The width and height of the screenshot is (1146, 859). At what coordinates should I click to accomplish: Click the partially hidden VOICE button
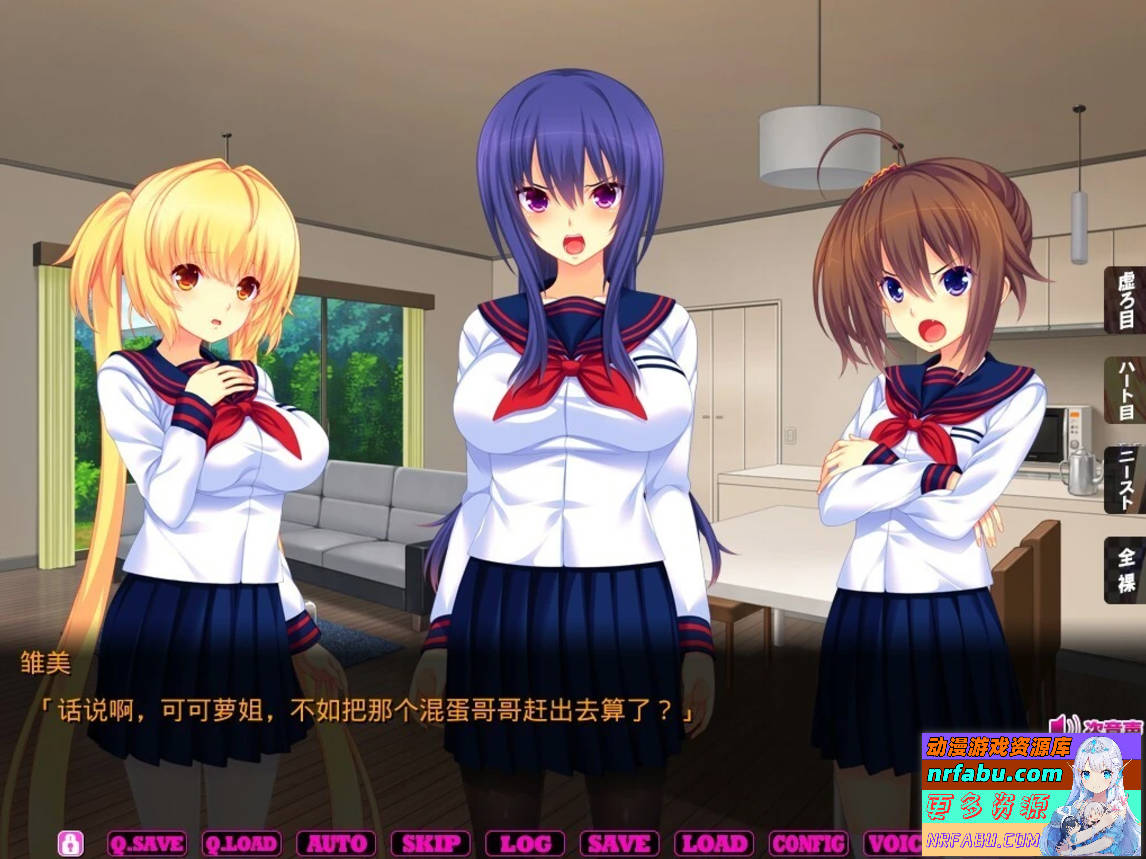tap(892, 843)
